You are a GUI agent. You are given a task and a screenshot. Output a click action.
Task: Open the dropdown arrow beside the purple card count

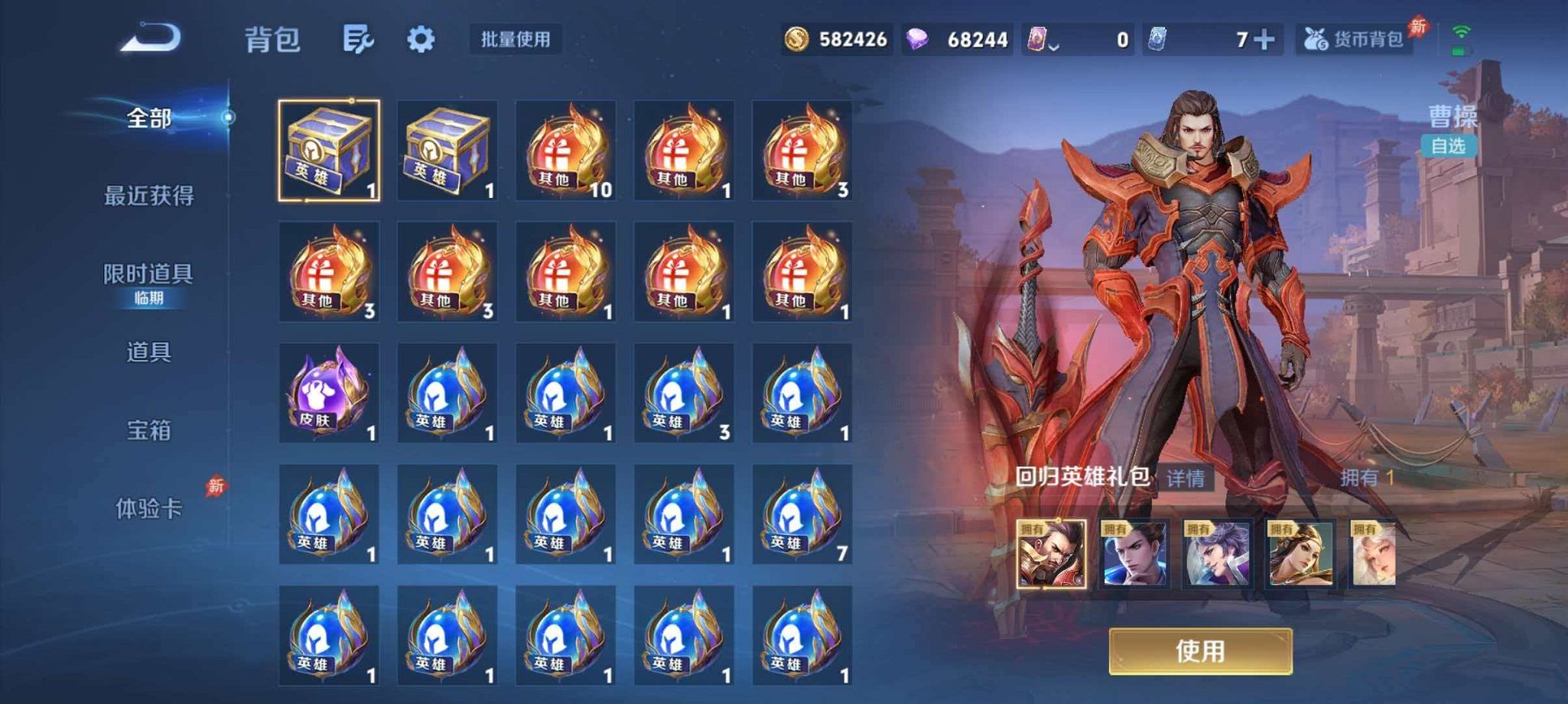coord(1056,44)
